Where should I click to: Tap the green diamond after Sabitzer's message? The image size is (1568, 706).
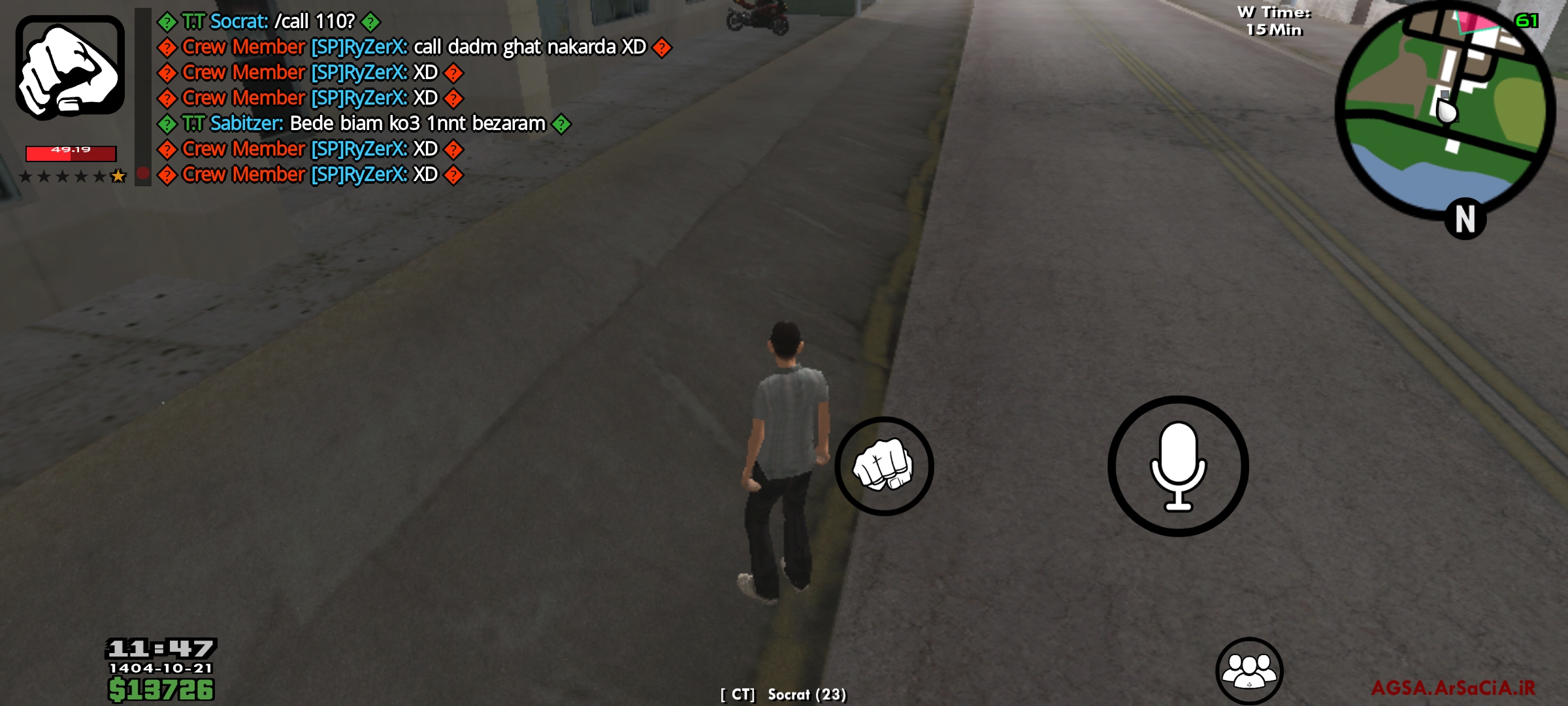coord(562,123)
